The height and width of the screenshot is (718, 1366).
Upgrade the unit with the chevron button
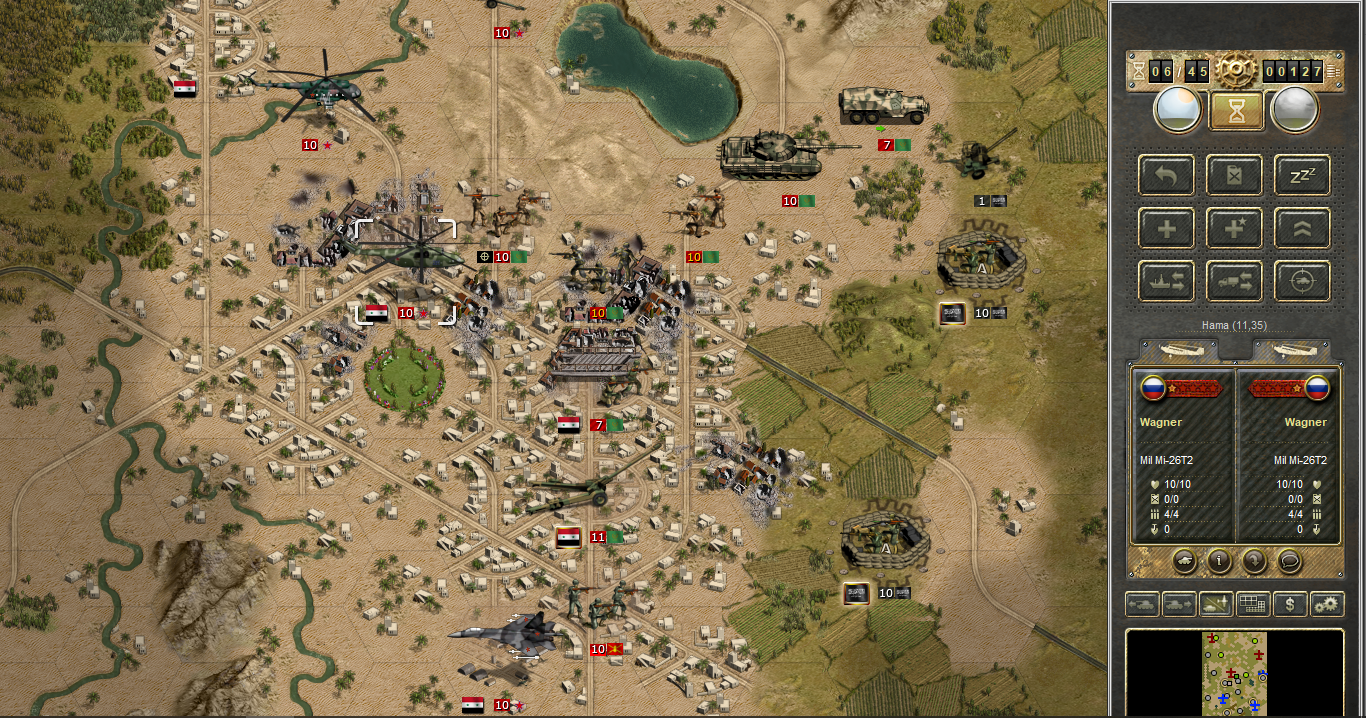point(1302,229)
